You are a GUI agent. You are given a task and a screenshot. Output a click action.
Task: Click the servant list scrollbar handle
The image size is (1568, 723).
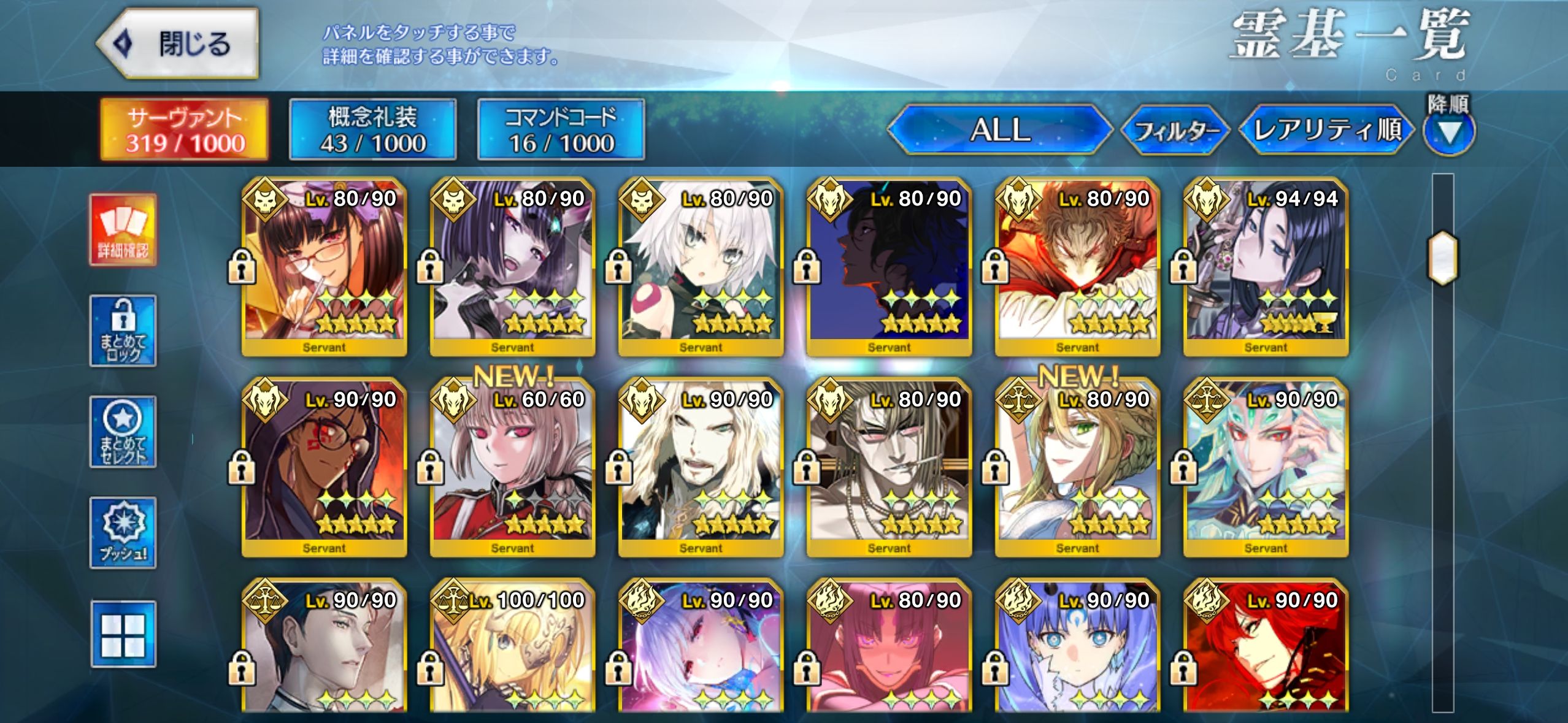click(1443, 258)
